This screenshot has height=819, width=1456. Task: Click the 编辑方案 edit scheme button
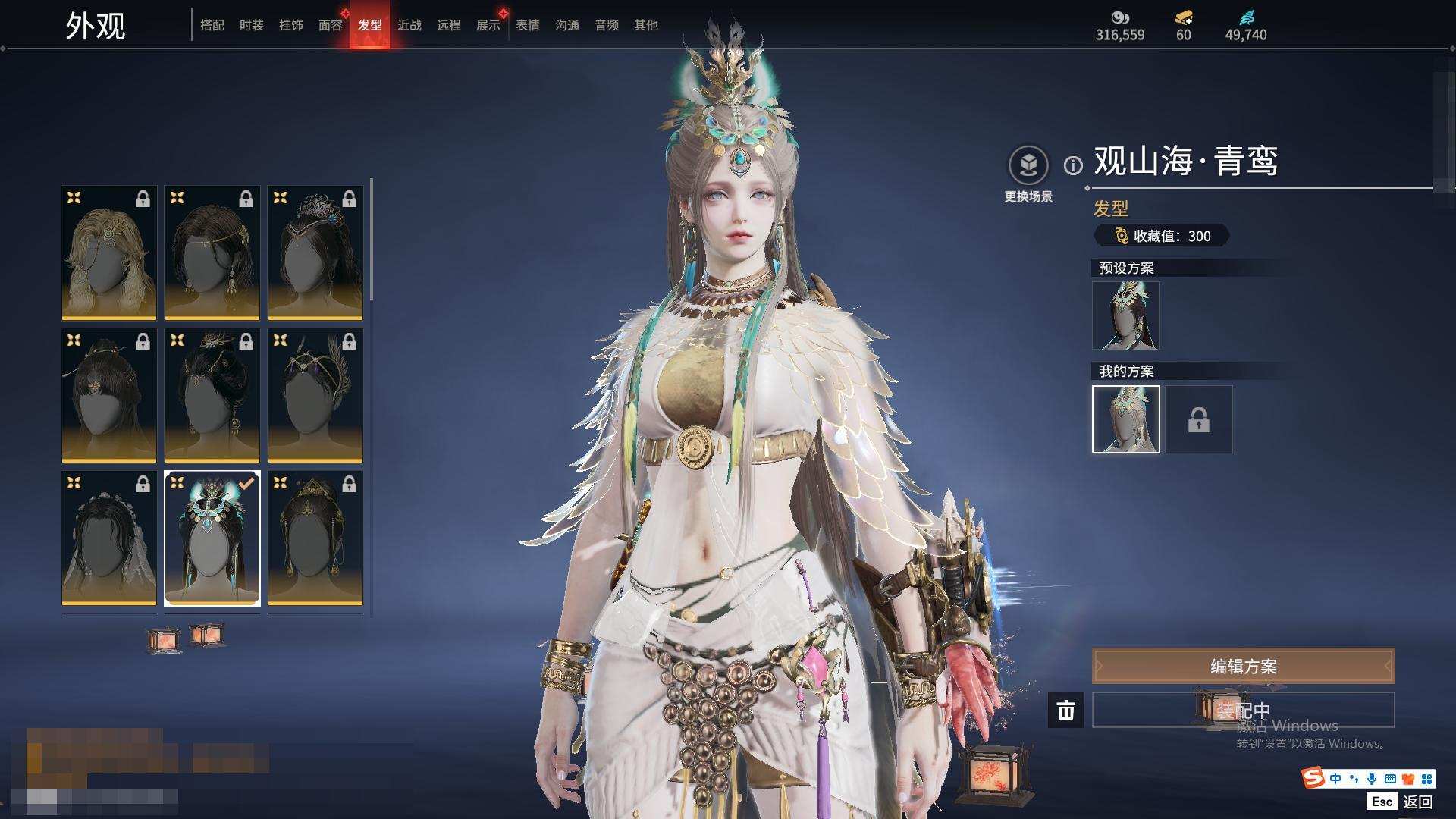[1243, 667]
